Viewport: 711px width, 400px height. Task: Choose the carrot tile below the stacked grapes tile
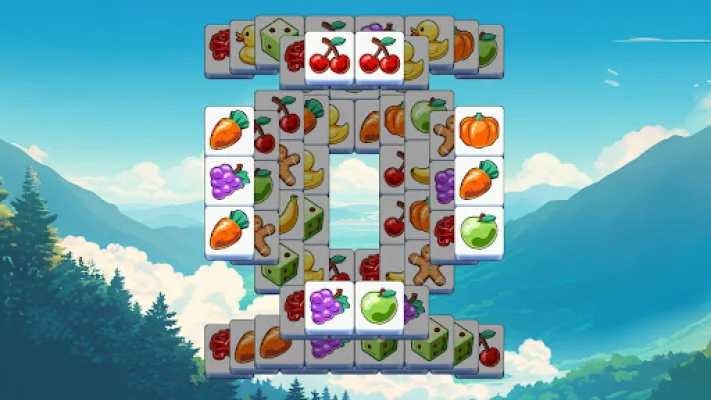pos(229,231)
